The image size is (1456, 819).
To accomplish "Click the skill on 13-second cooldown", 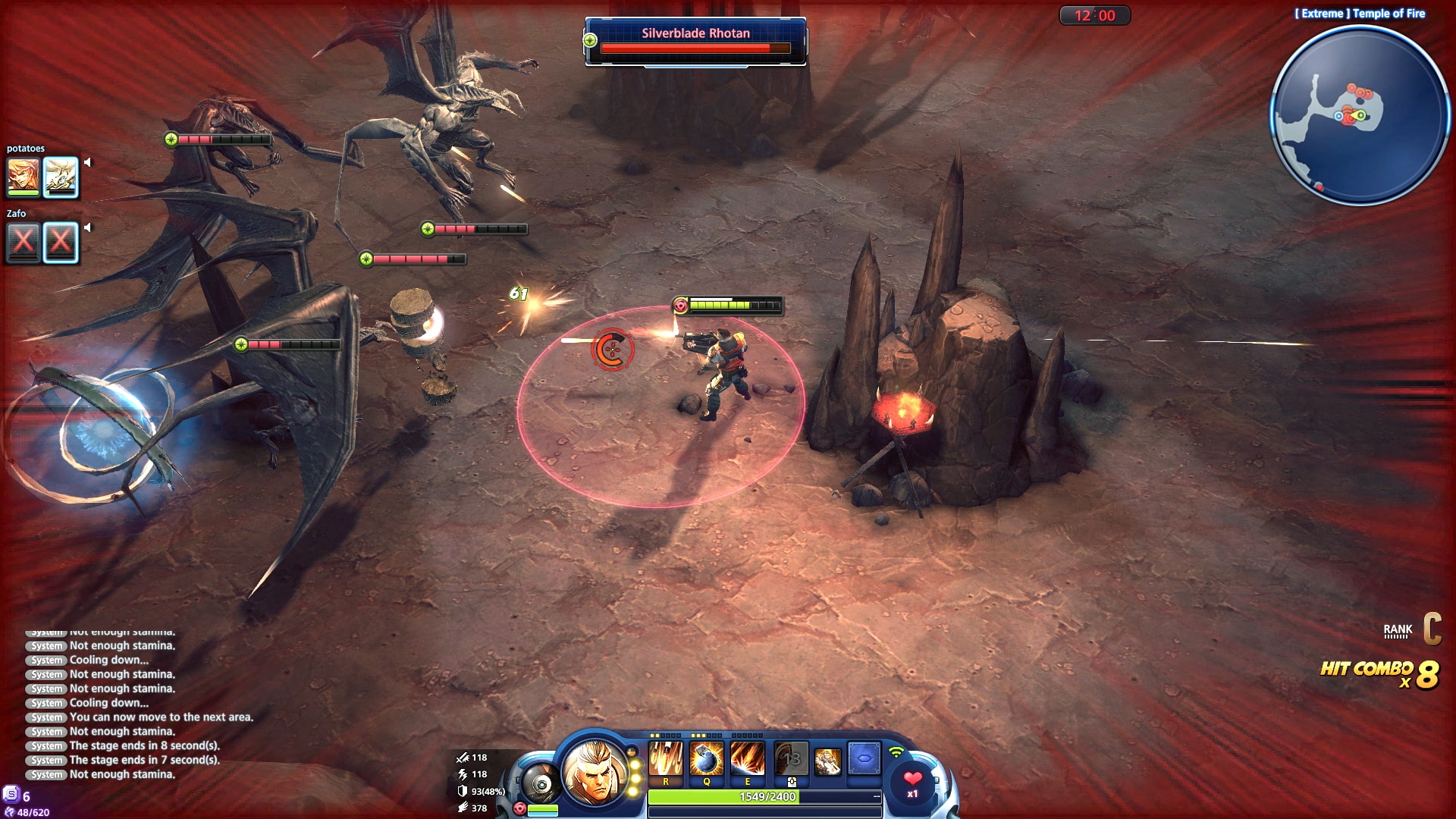I will (791, 758).
